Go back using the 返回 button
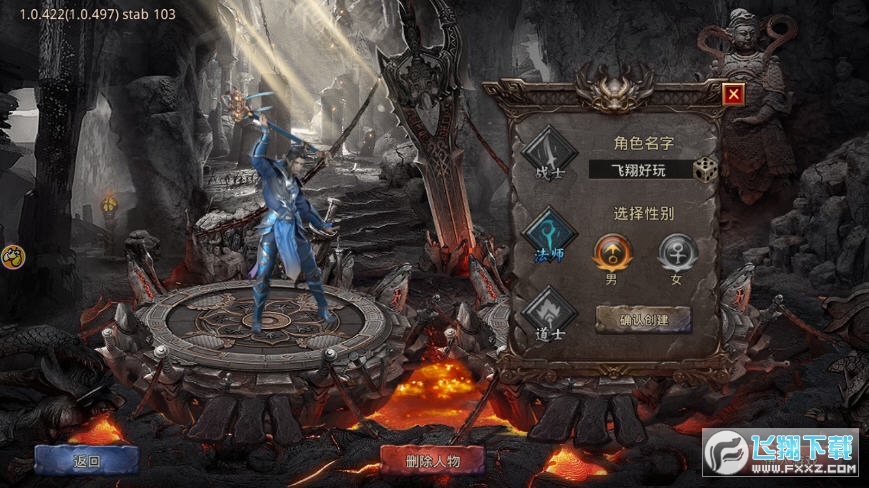The height and width of the screenshot is (488, 869). tap(87, 461)
